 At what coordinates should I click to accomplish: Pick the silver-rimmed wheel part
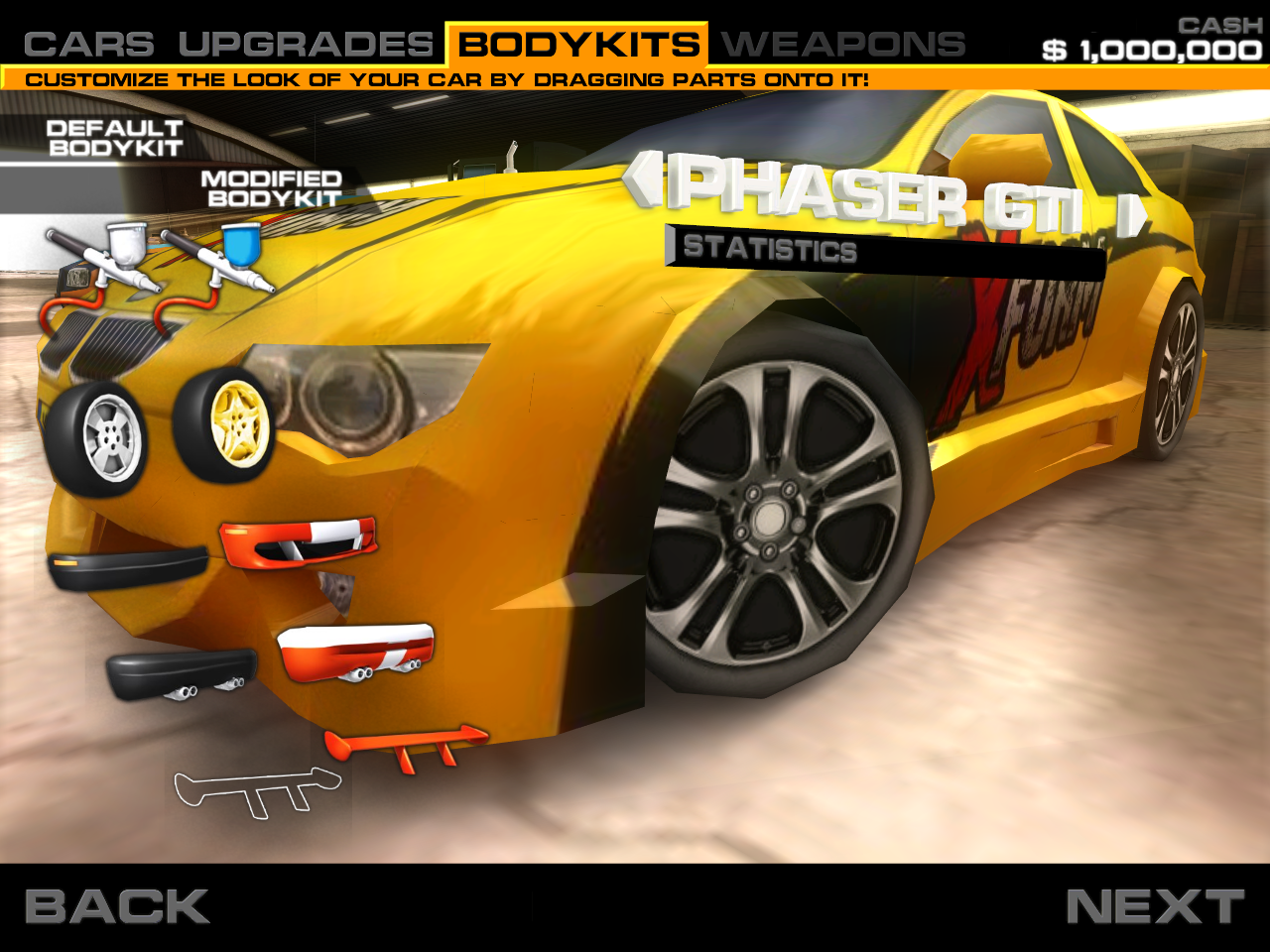109,434
